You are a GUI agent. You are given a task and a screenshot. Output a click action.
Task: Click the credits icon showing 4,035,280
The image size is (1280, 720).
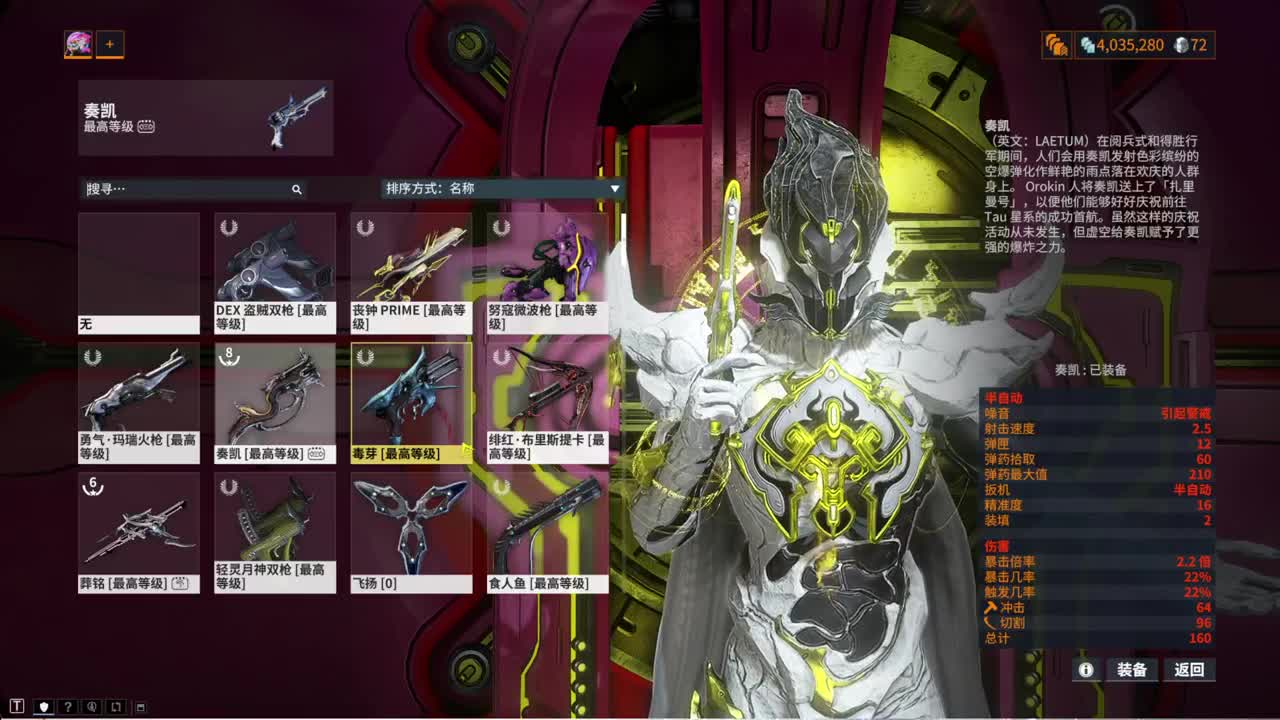click(x=1089, y=46)
